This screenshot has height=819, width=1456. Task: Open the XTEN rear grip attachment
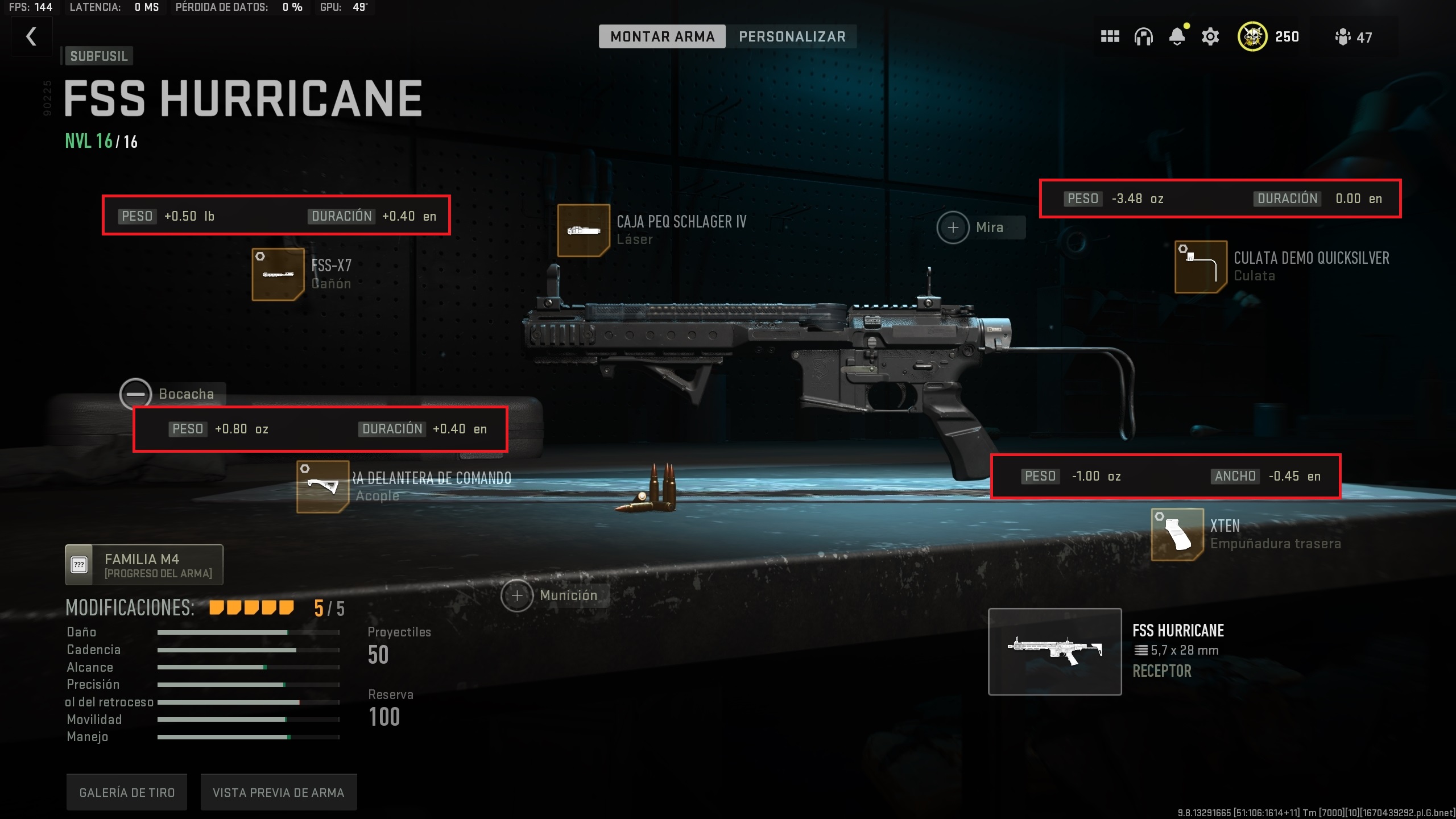click(x=1176, y=535)
